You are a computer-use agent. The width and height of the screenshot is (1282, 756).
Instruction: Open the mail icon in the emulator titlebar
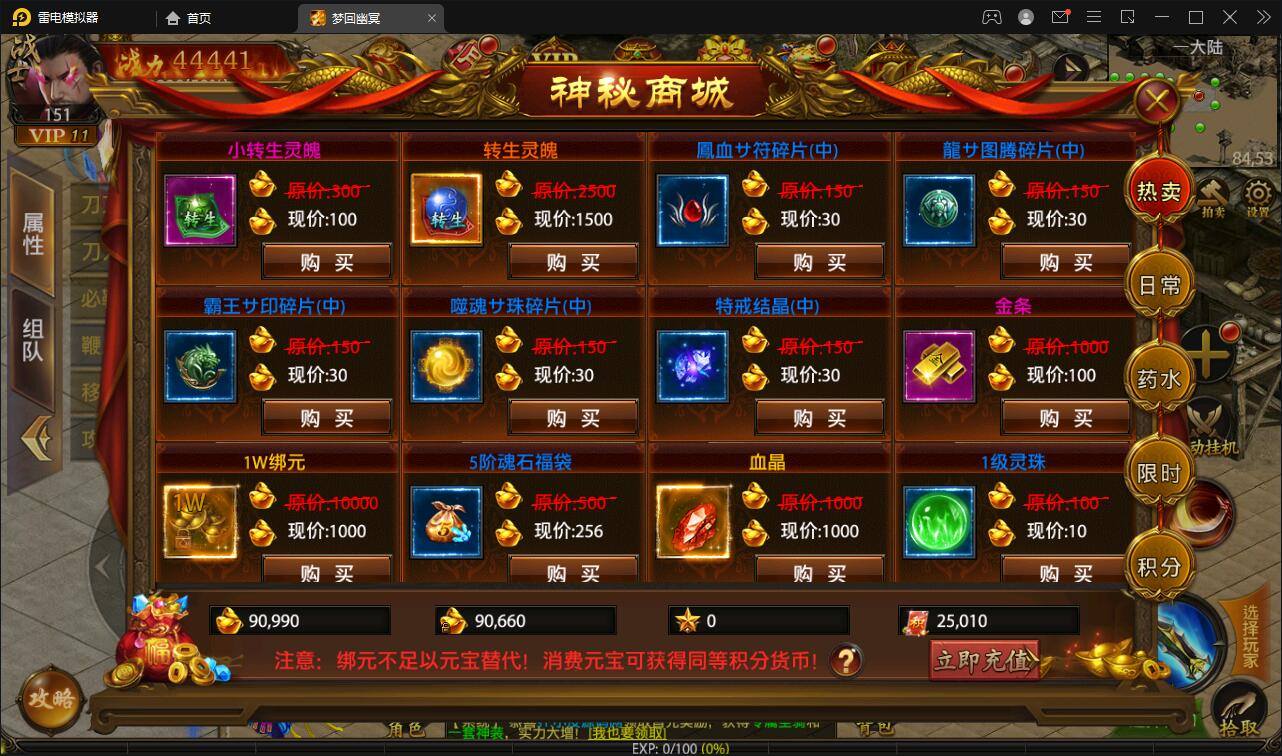click(1062, 16)
